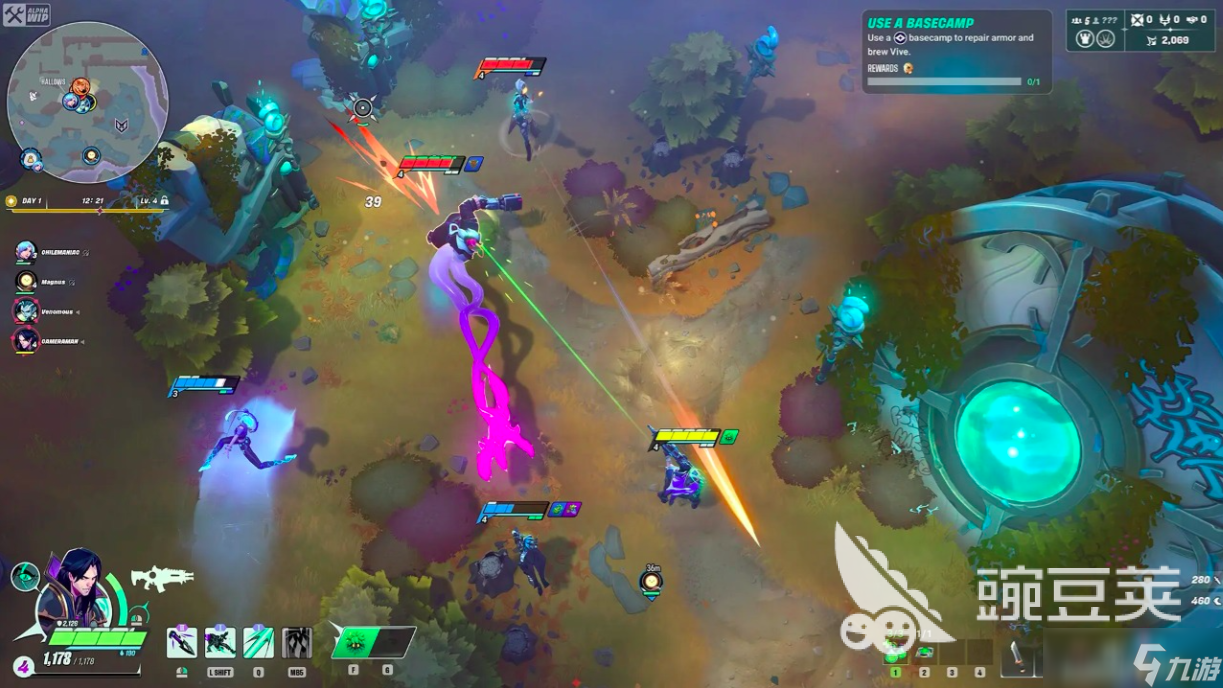Select inventory slot 1 with green item

tap(896, 656)
